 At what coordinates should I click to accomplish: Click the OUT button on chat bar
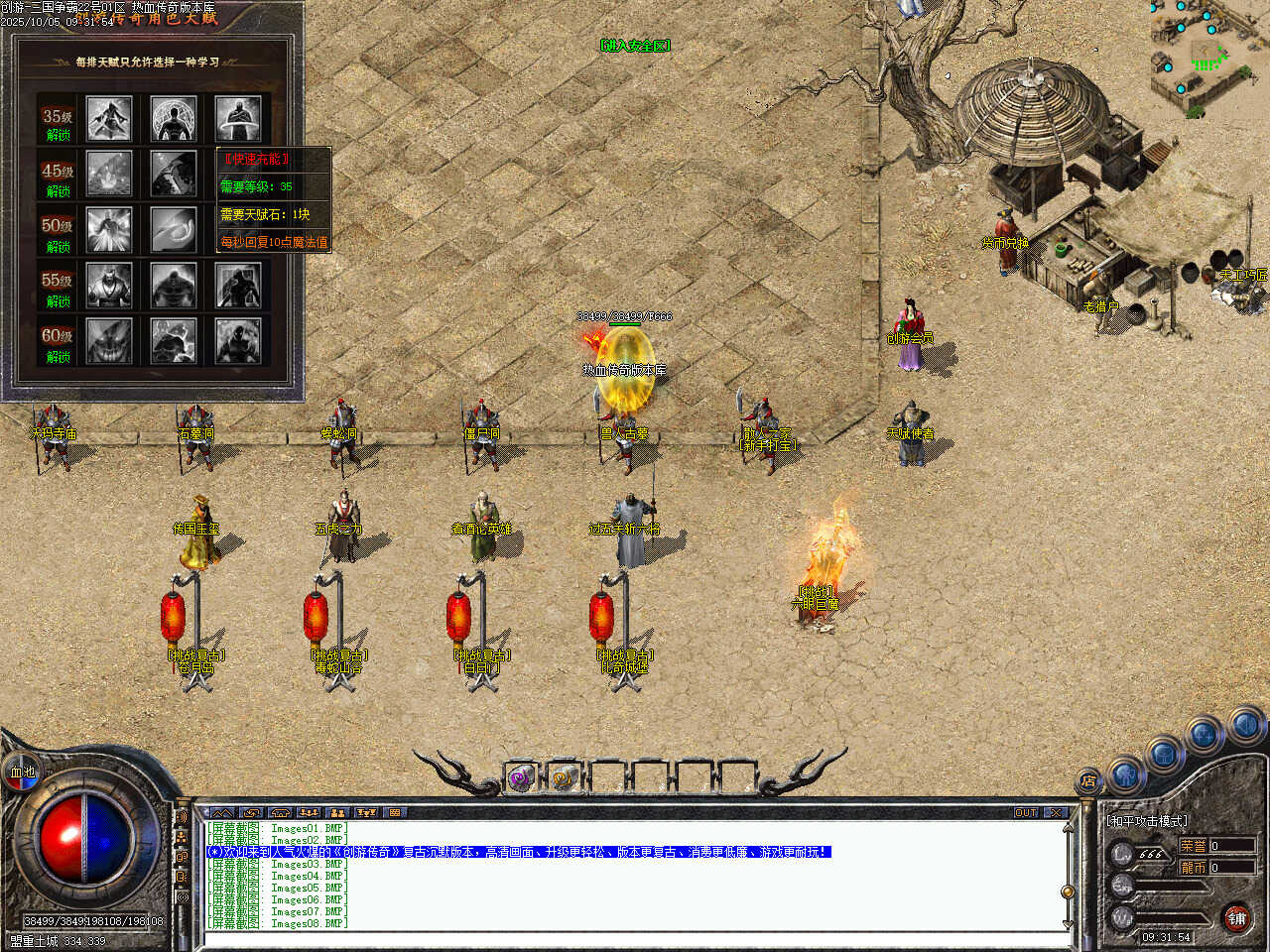[x=1026, y=812]
